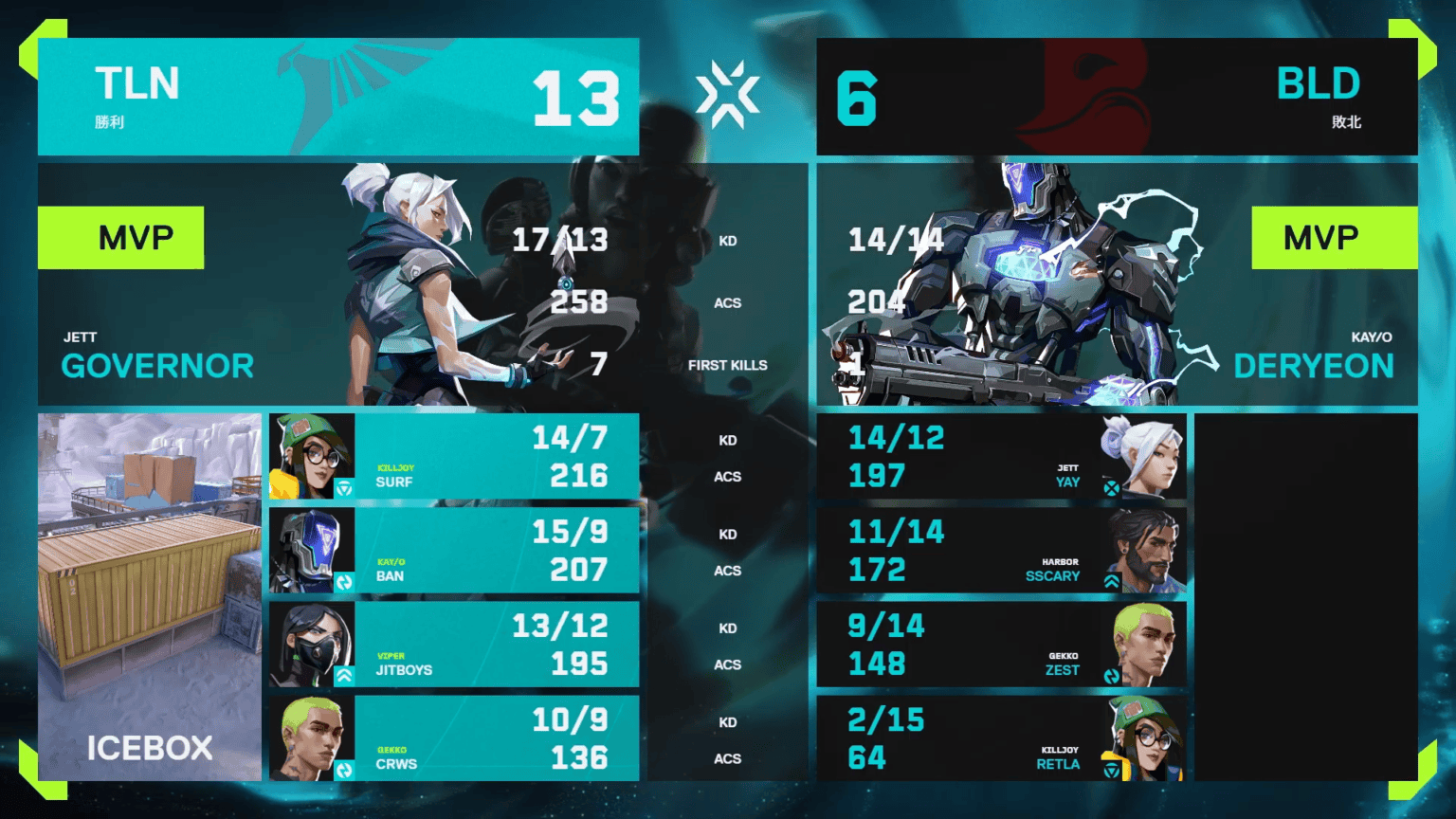1456x819 pixels.
Task: Toggle the MVP badge next to DERYEON
Action: click(1335, 237)
